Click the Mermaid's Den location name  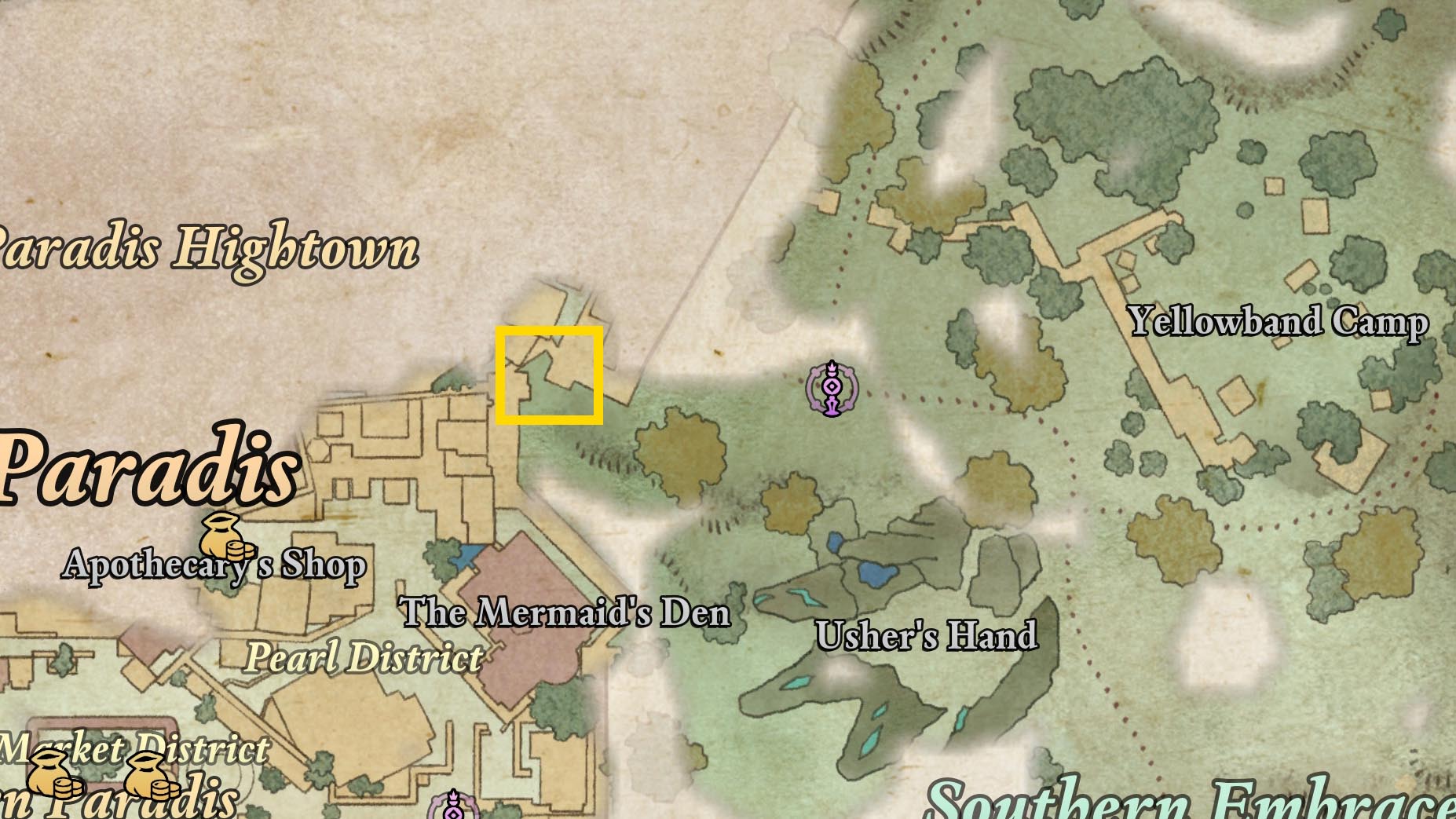[x=565, y=615]
